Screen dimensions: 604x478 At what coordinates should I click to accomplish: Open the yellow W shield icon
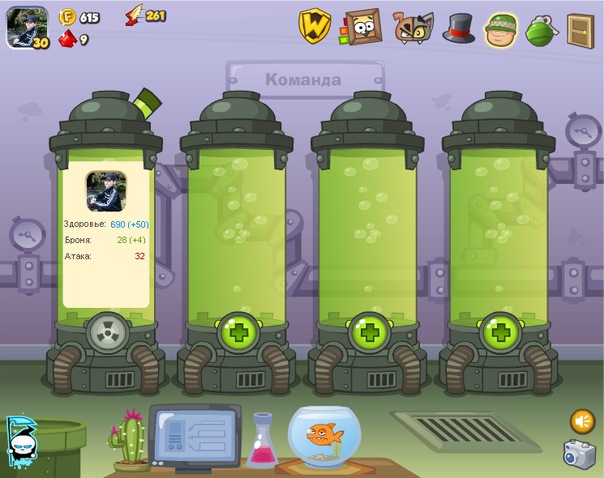click(316, 27)
